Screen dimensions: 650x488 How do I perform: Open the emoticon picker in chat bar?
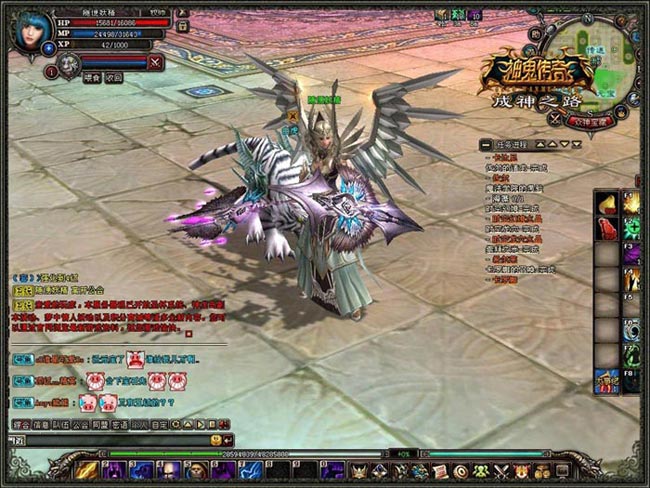click(215, 440)
